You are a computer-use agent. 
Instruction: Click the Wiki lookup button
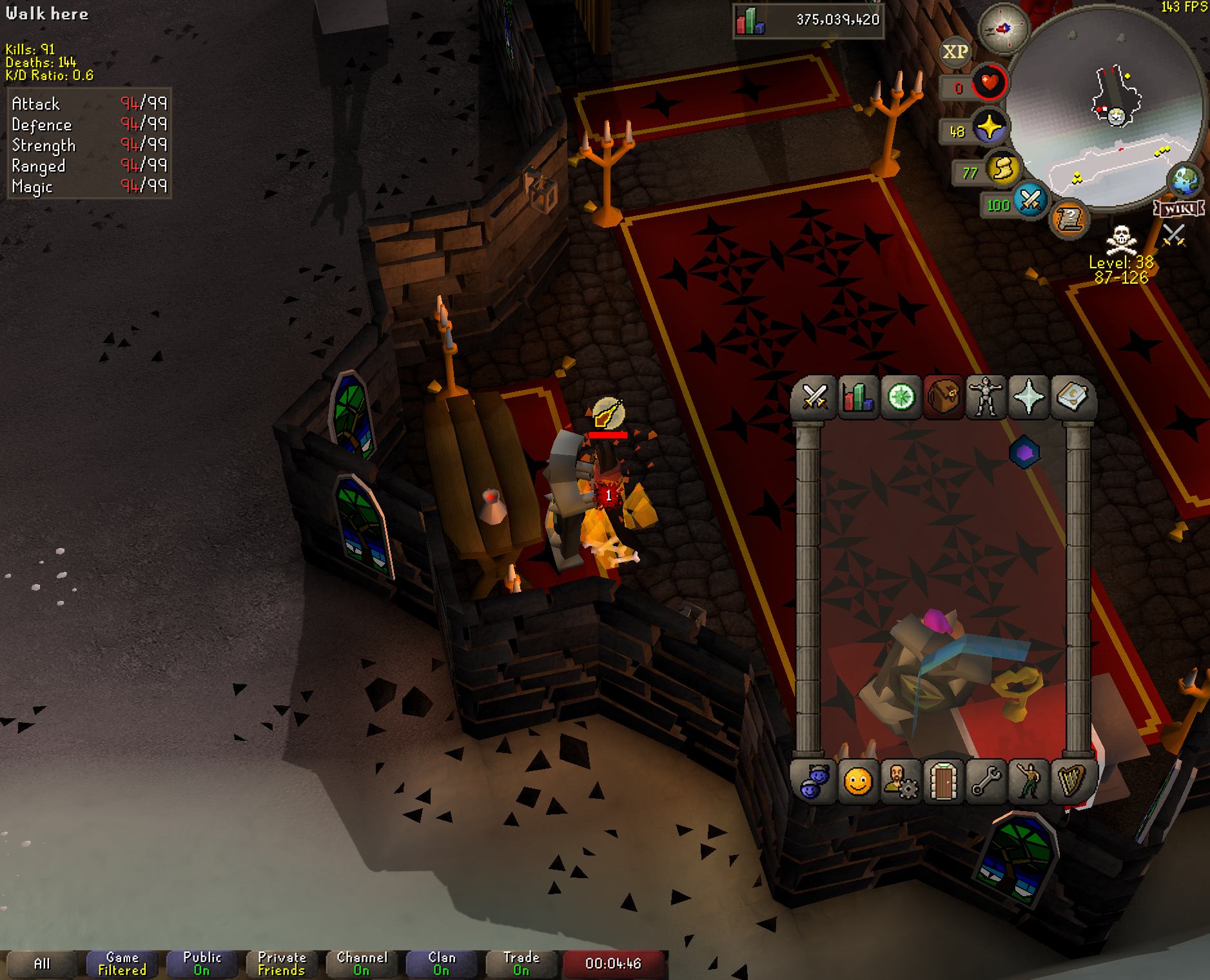coord(1178,209)
